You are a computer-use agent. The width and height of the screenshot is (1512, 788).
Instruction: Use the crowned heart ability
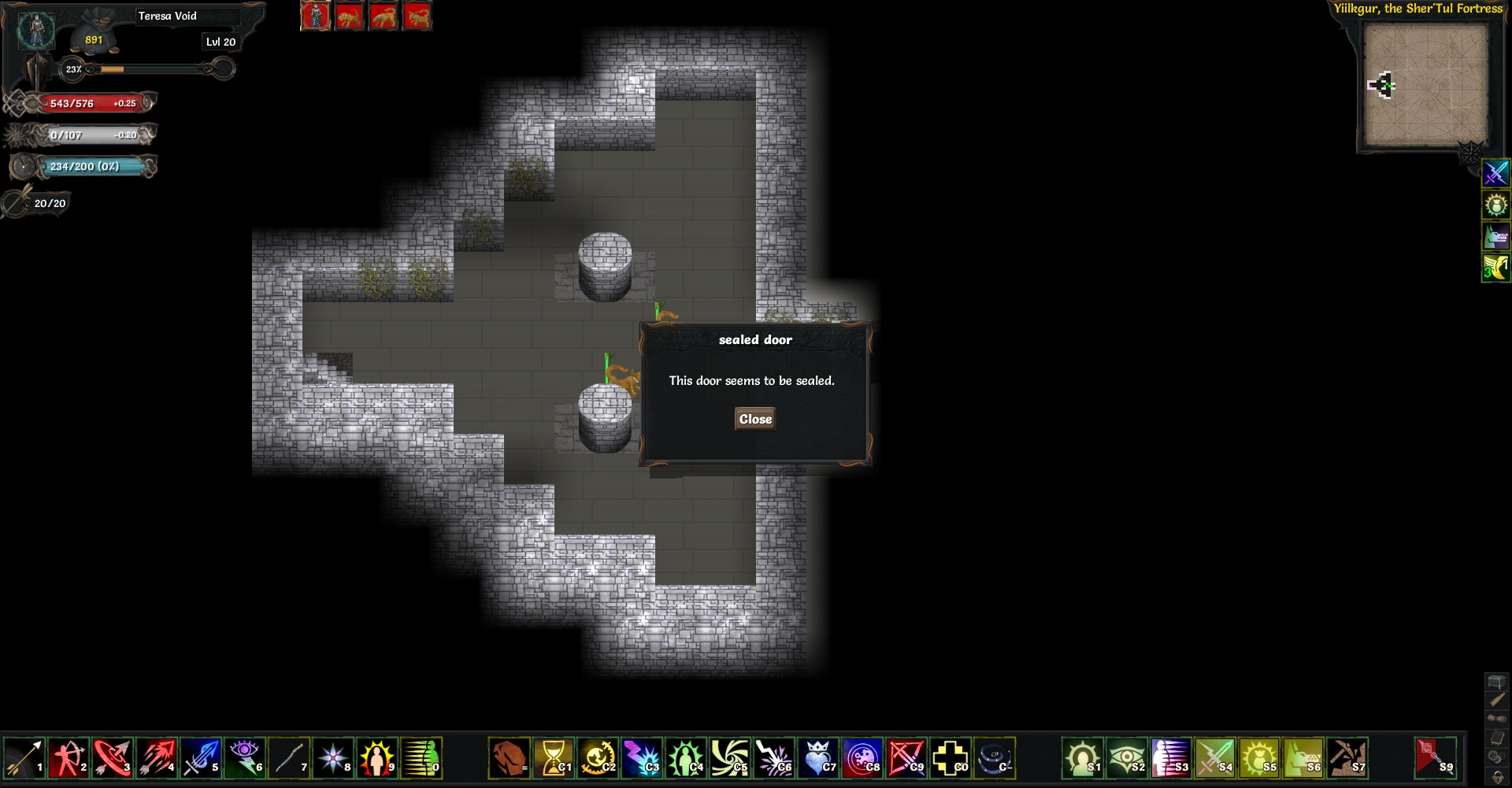pos(819,758)
